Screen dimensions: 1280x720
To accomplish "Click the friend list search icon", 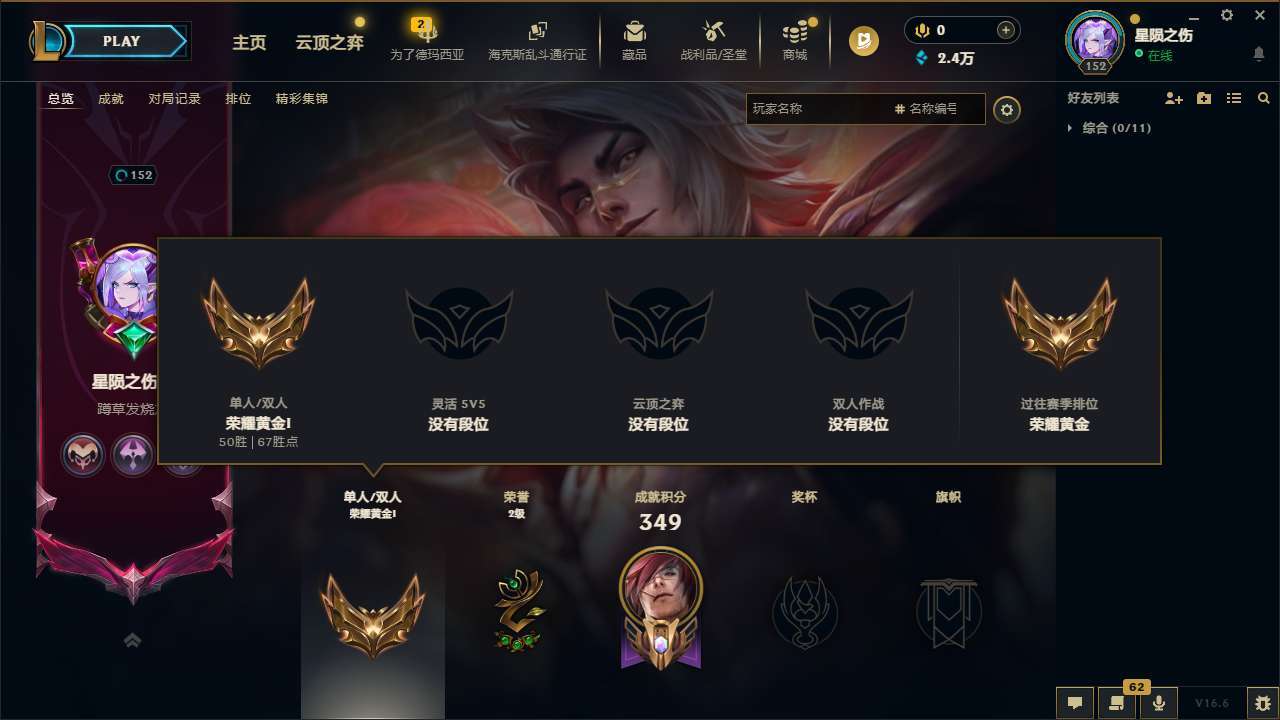I will pyautogui.click(x=1264, y=98).
